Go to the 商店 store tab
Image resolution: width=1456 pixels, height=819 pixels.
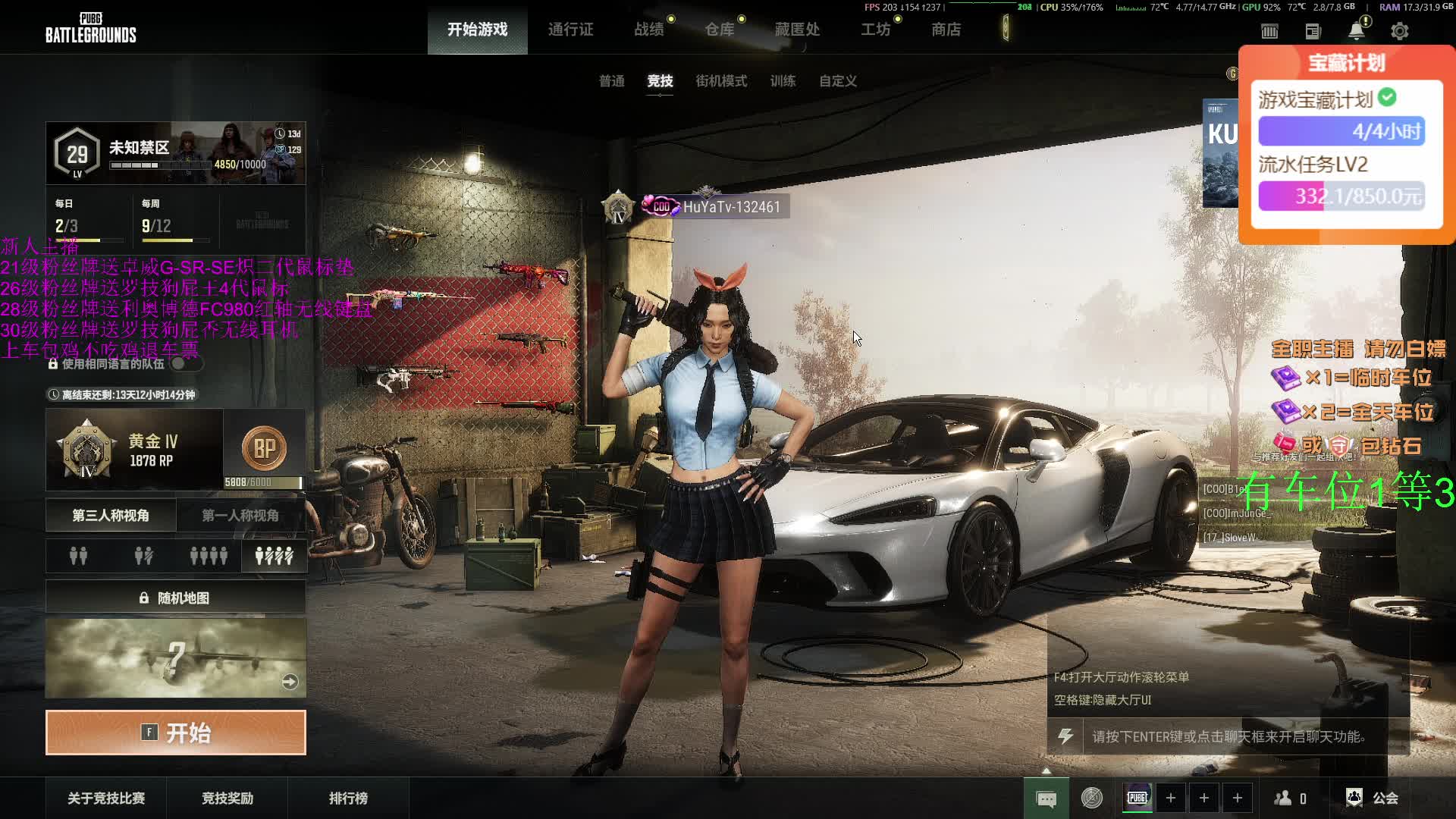tap(946, 30)
